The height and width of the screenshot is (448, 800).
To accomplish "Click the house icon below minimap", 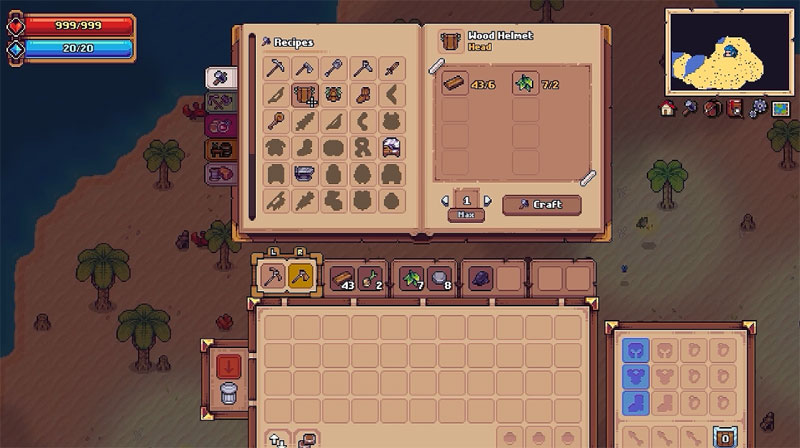I will click(668, 107).
